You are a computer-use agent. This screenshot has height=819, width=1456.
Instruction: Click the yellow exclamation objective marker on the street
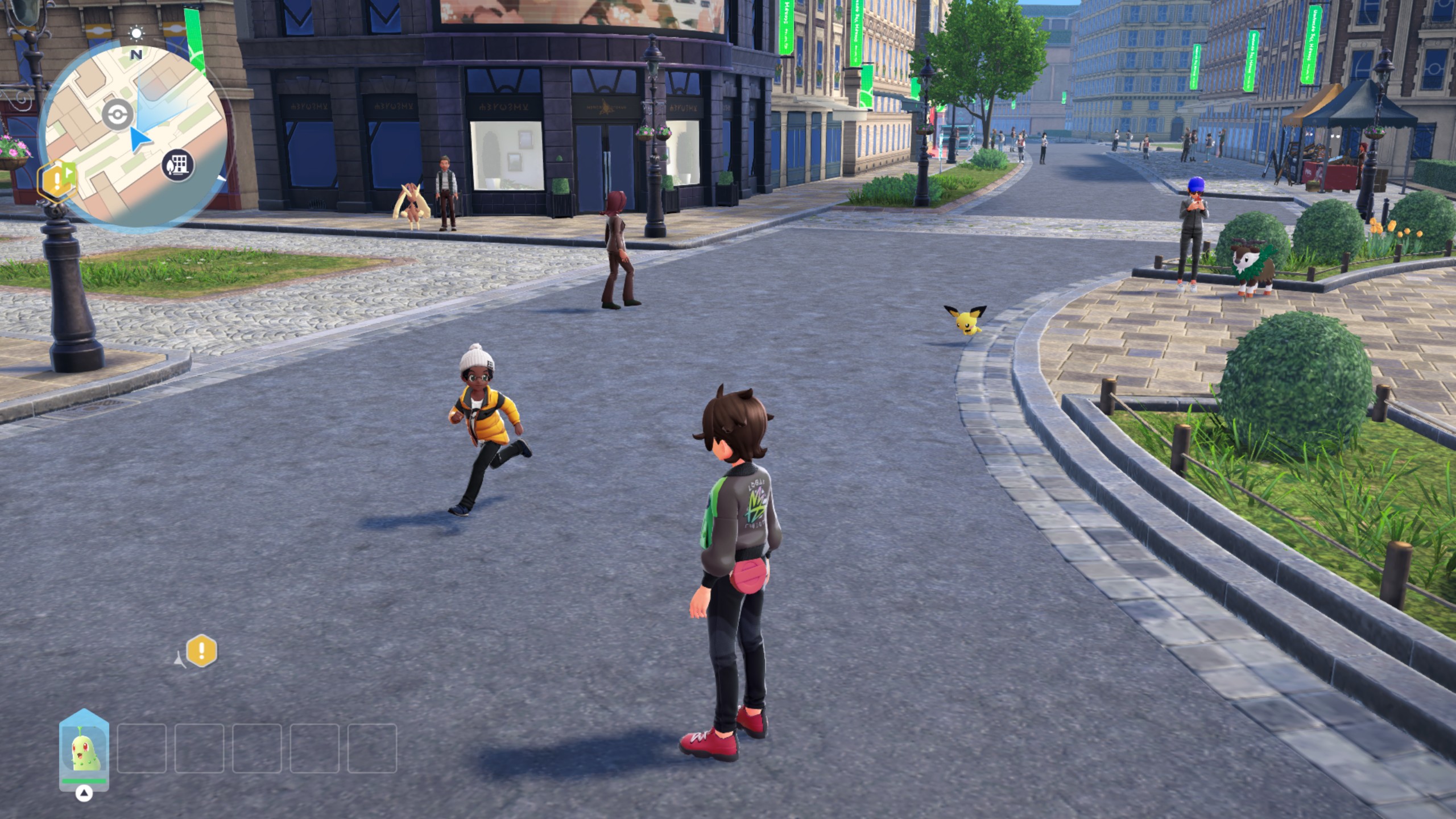point(202,651)
